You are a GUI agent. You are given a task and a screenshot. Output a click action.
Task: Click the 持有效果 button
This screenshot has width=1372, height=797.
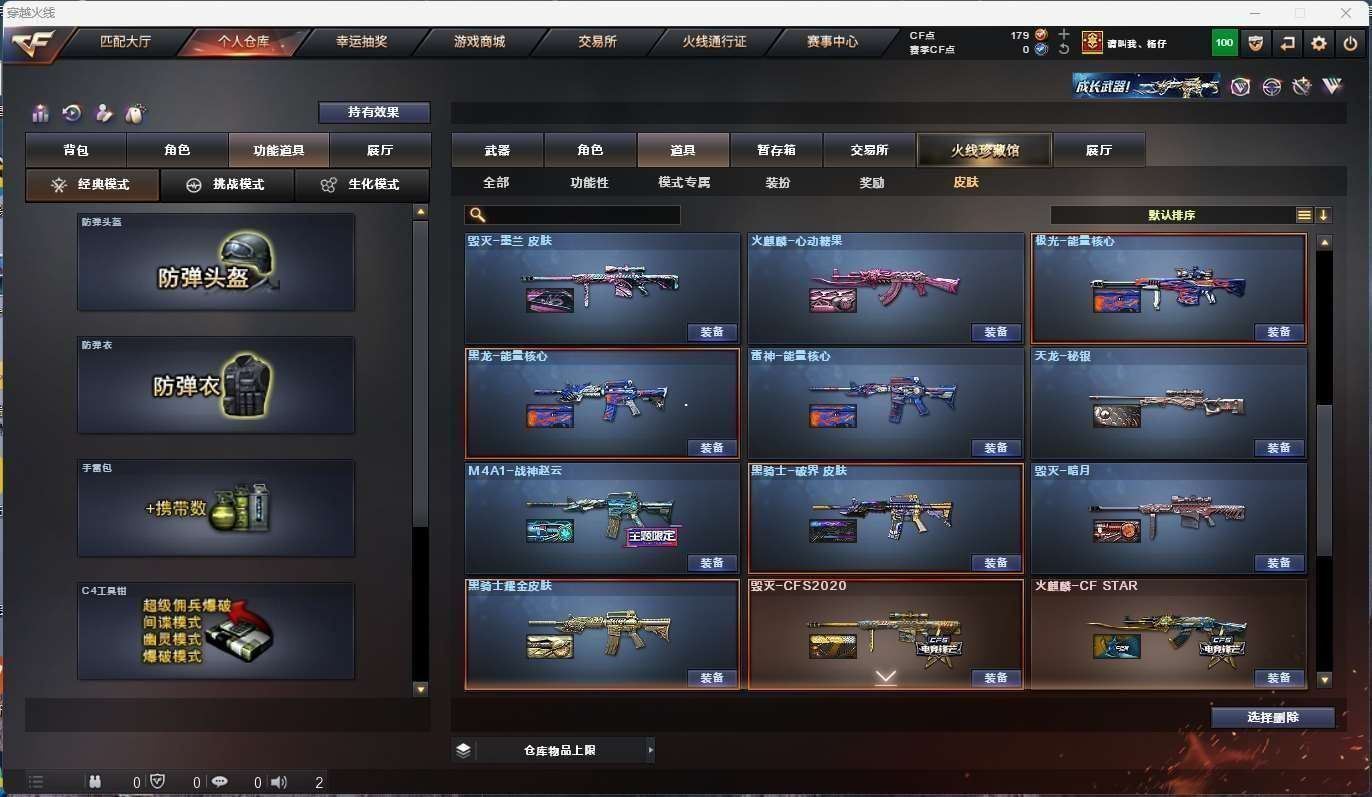pos(374,112)
